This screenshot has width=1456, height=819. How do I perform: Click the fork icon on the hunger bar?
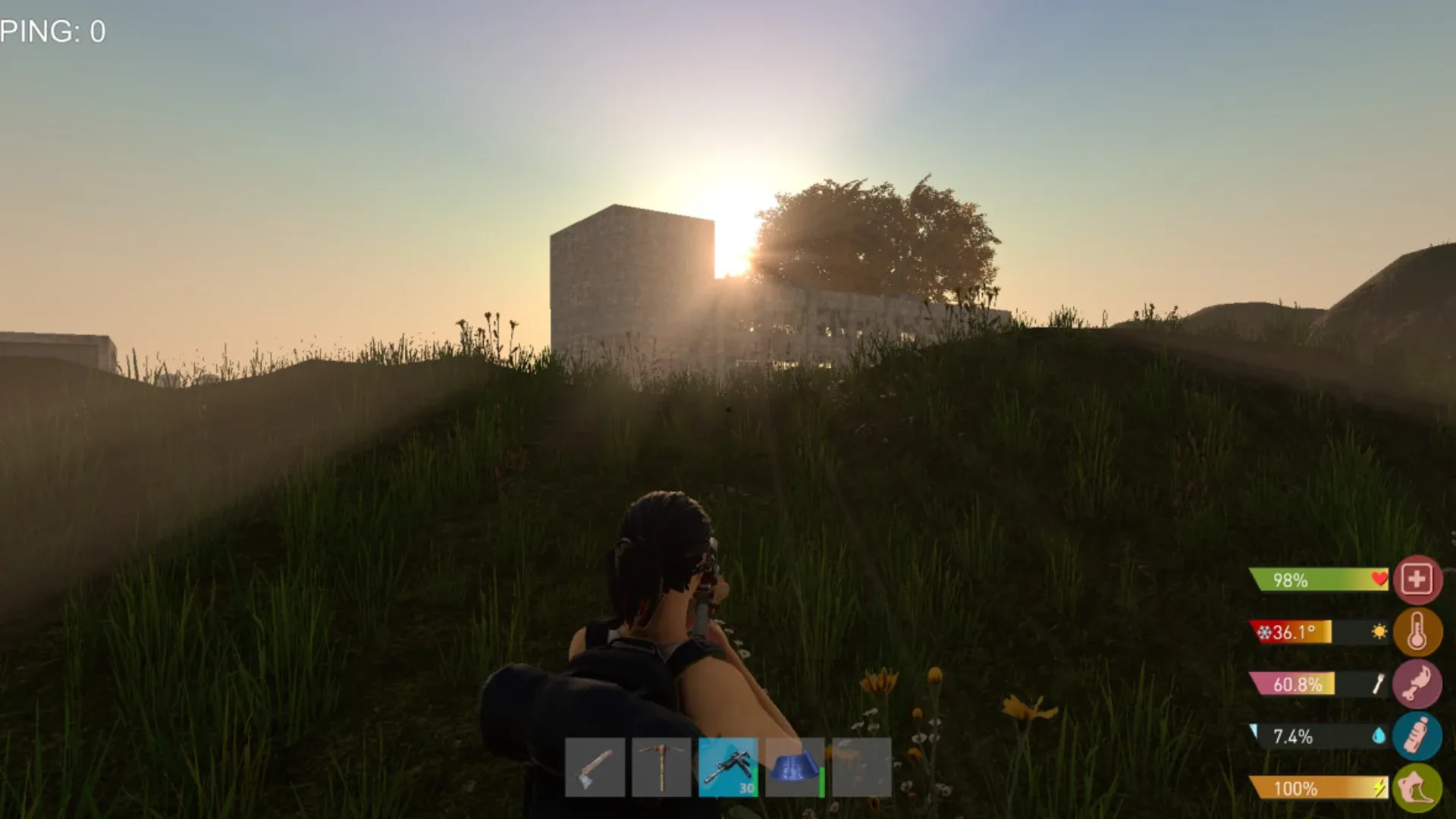[1377, 683]
